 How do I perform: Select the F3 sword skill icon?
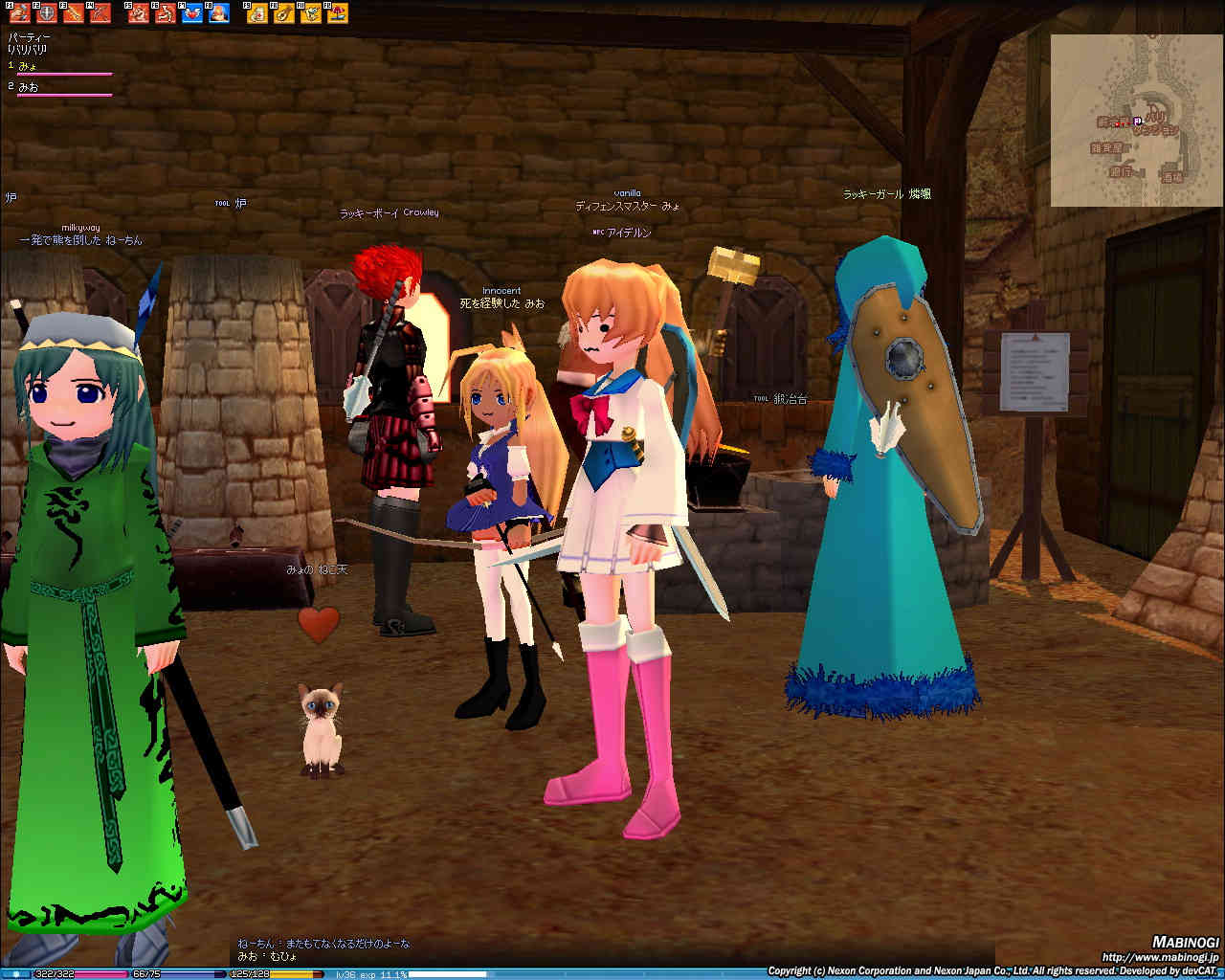point(73,13)
